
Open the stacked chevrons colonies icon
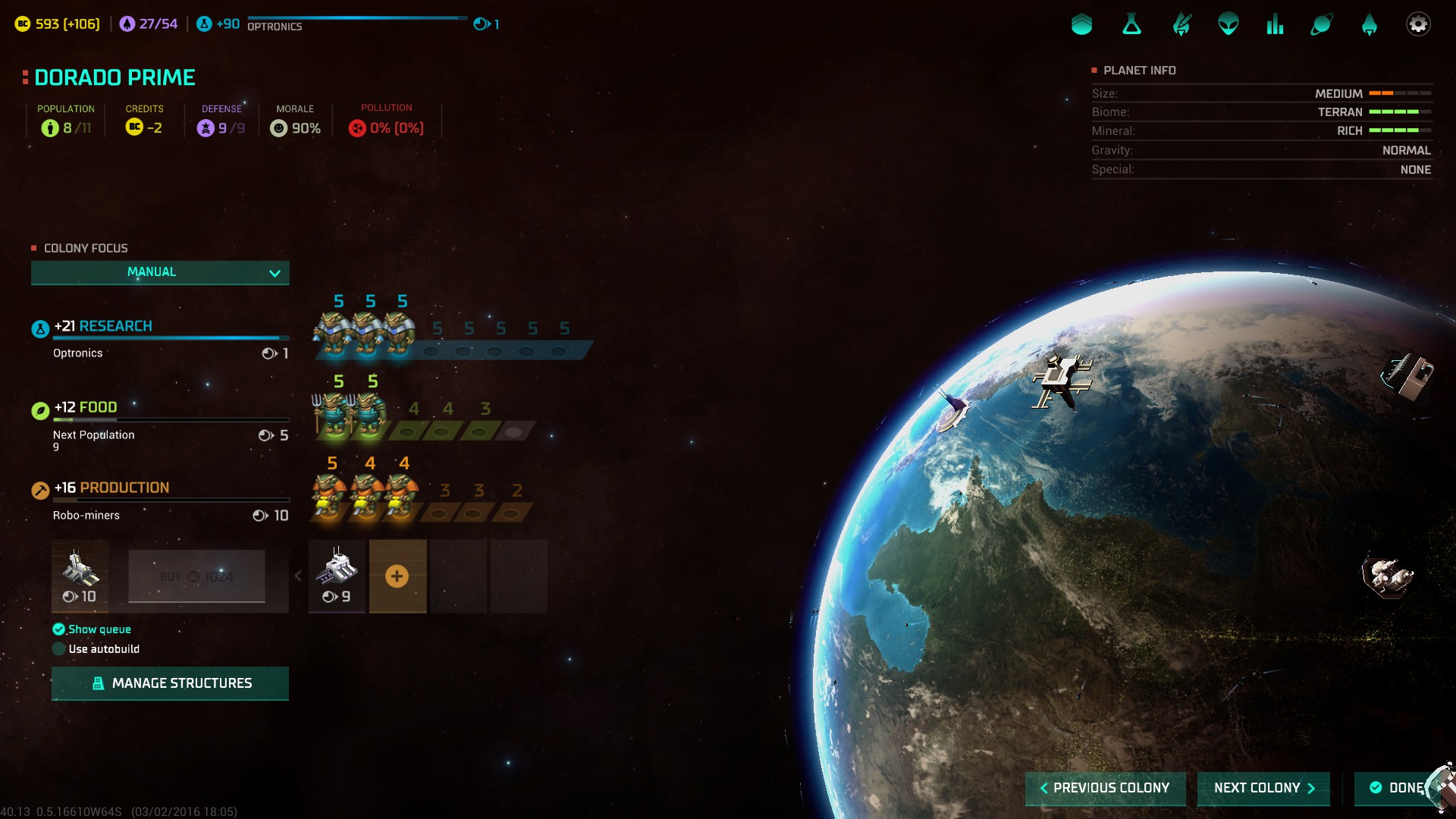(x=1082, y=24)
